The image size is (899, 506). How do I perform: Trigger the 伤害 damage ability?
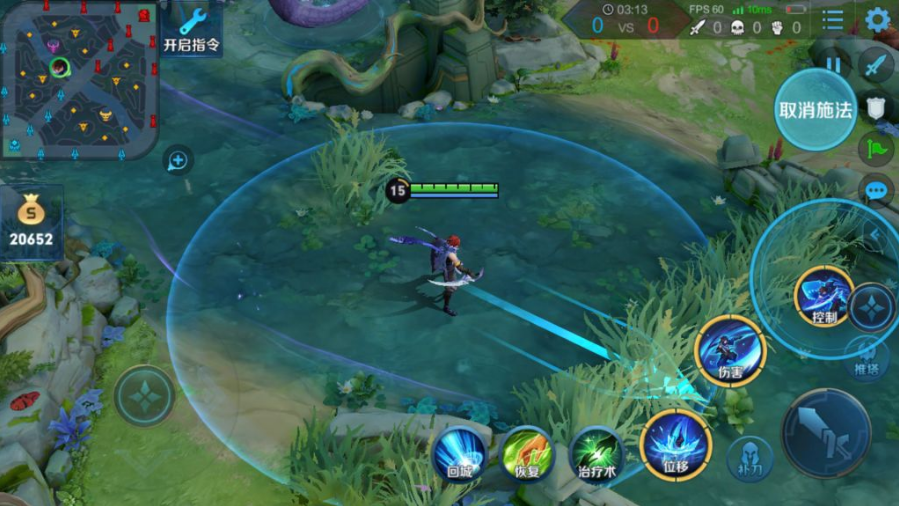[730, 351]
